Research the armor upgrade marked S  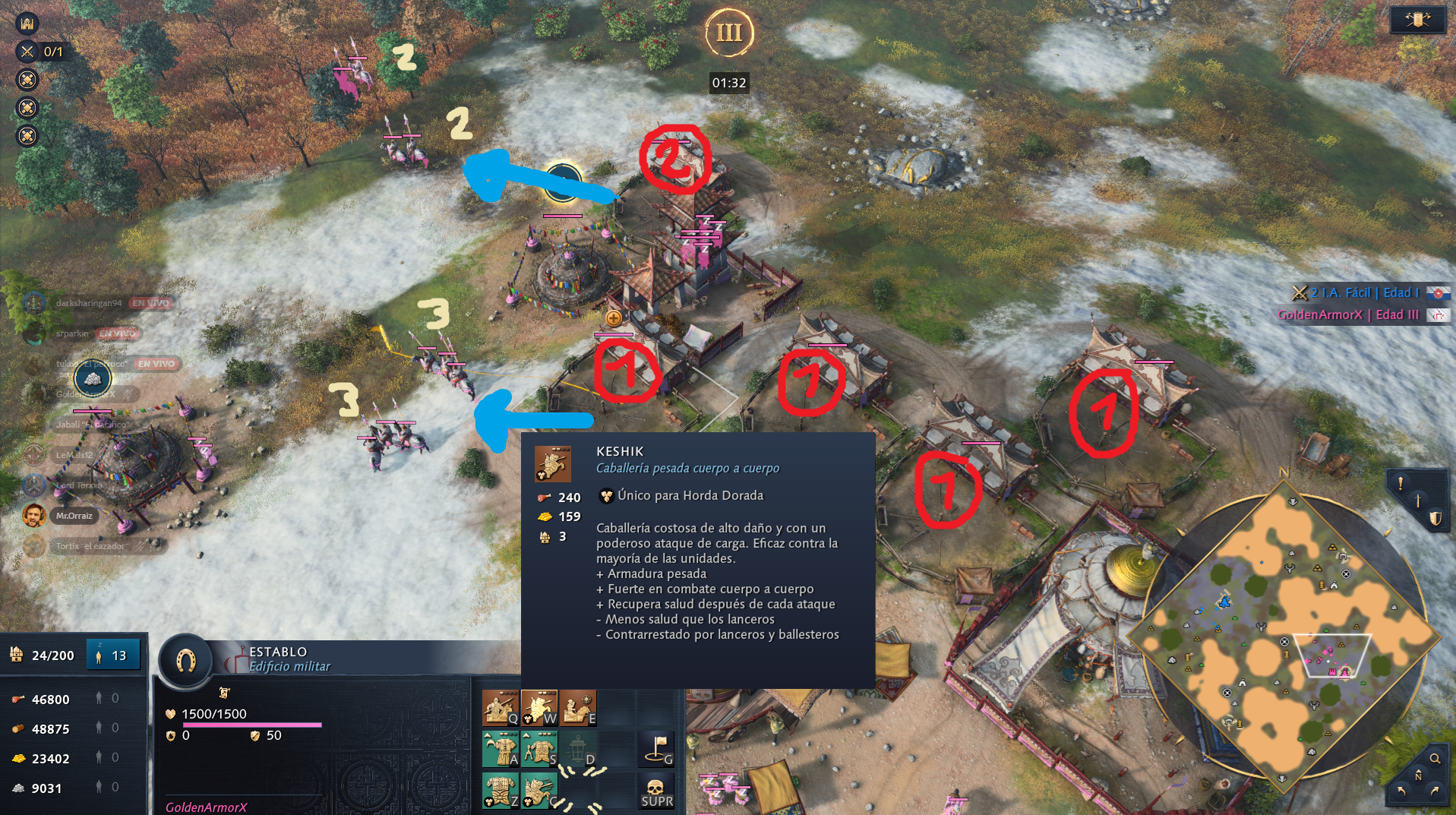click(539, 749)
